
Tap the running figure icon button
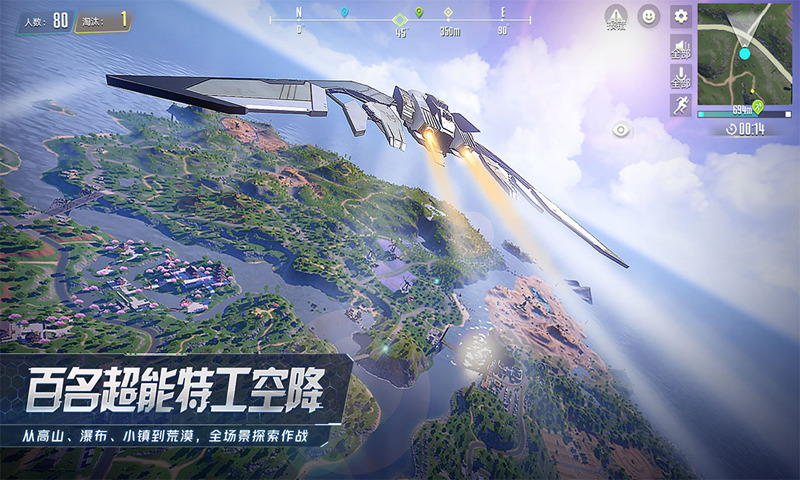point(681,105)
